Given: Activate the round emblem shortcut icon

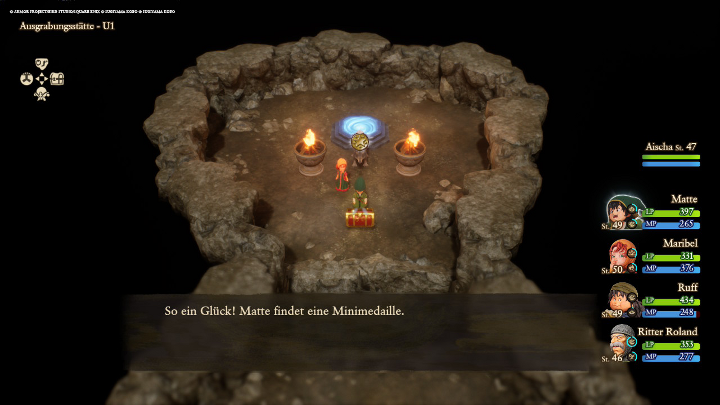Looking at the screenshot, I should tap(26, 78).
